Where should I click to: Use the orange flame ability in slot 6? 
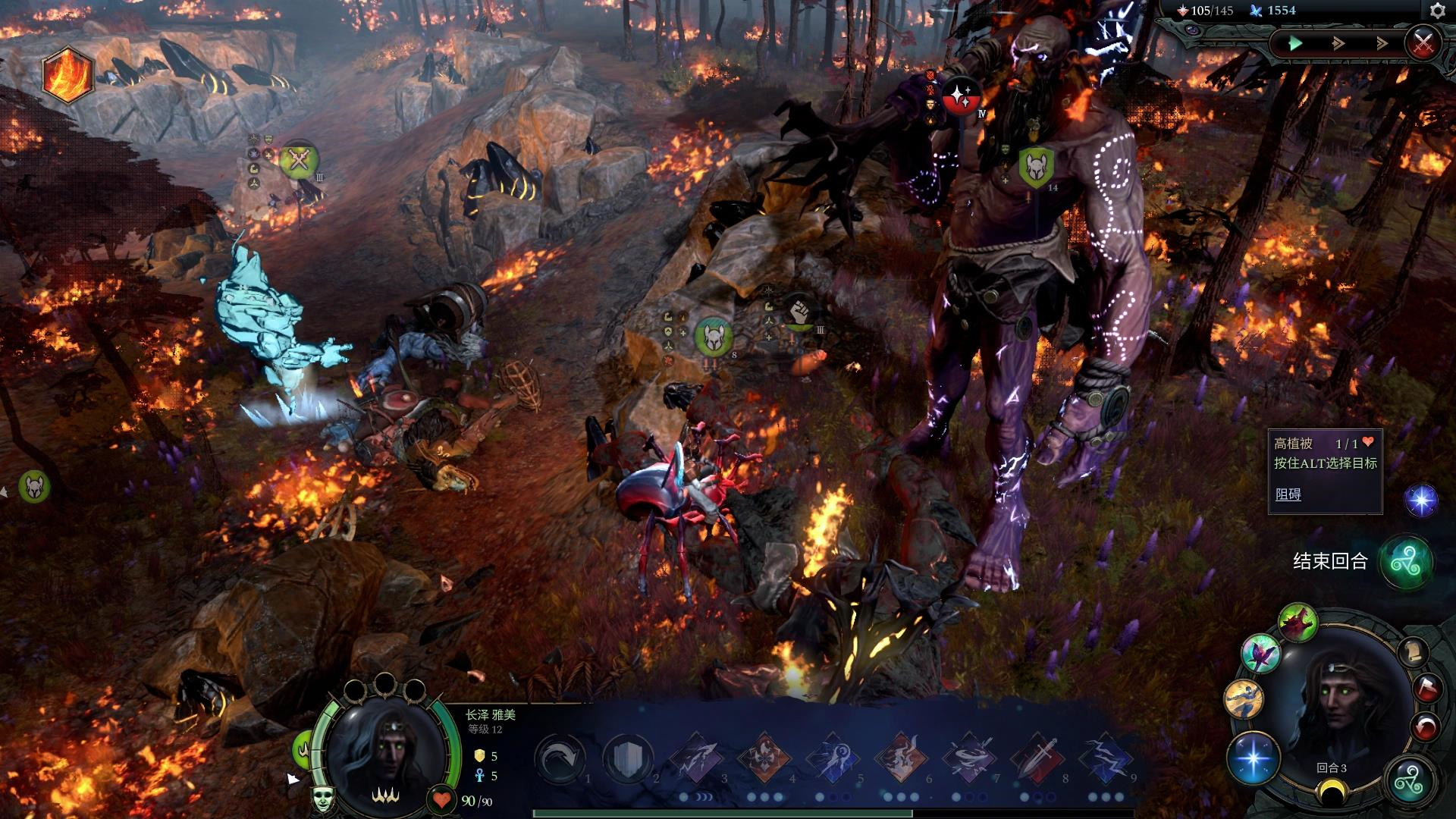click(x=901, y=758)
